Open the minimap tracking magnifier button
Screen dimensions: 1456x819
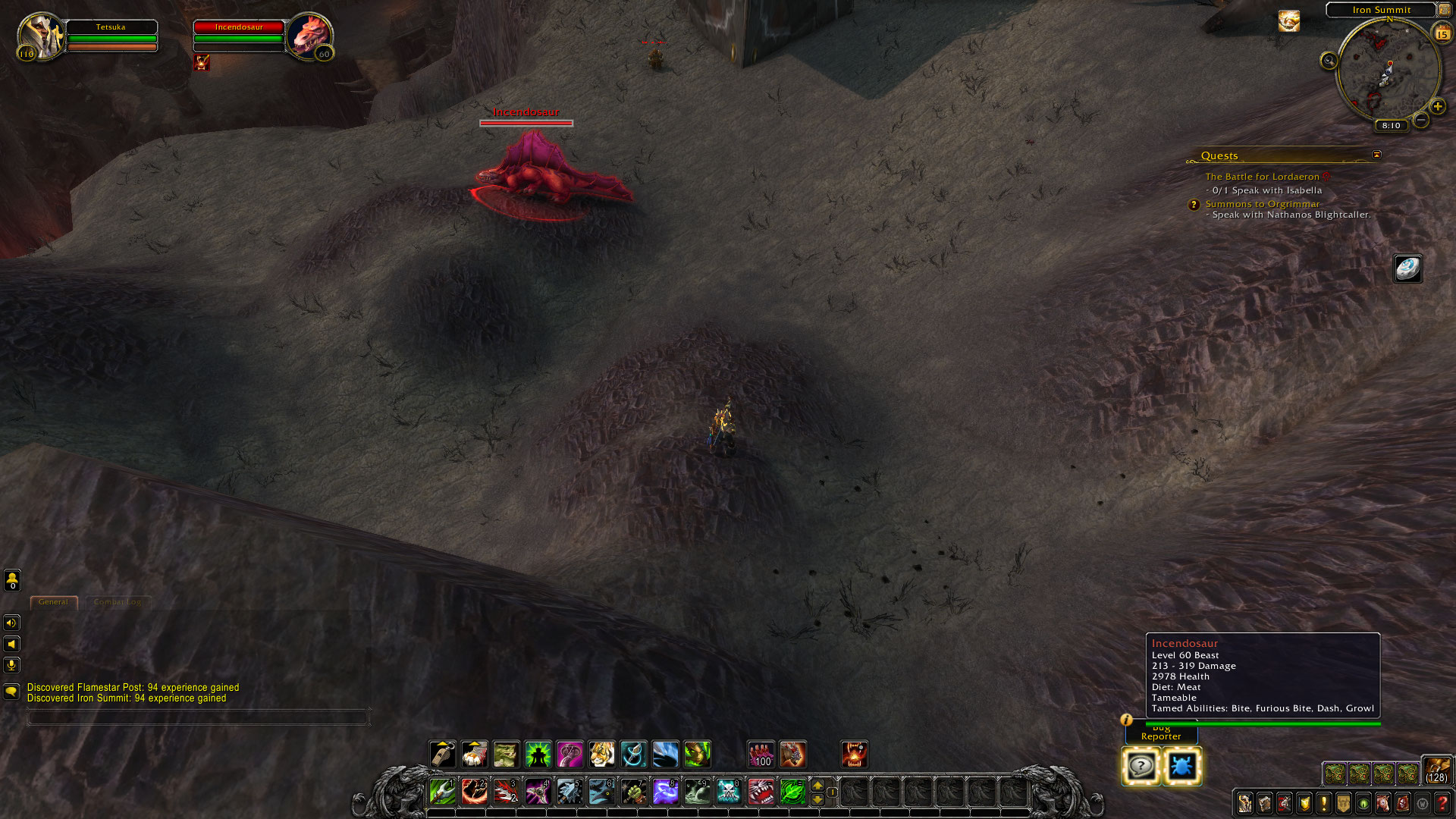[x=1329, y=61]
